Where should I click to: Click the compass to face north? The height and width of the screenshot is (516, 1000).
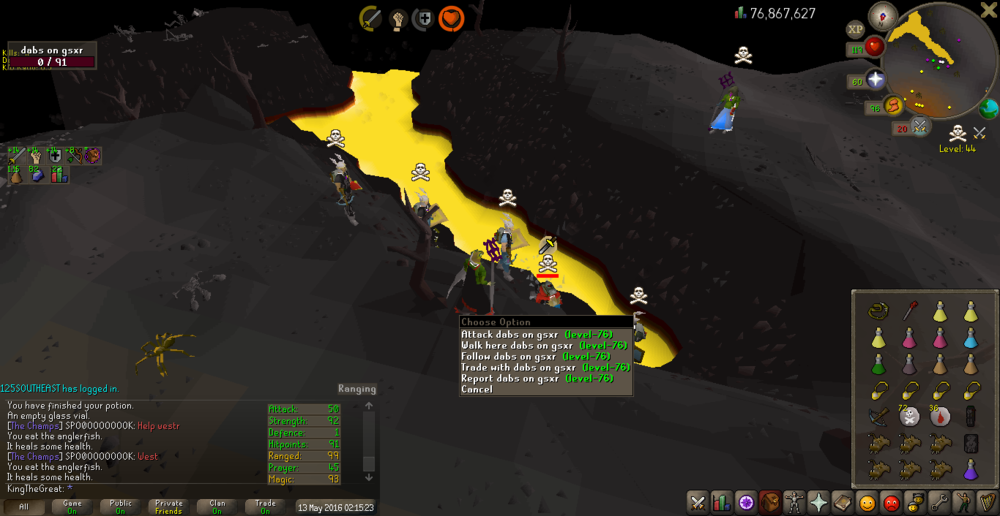[883, 14]
